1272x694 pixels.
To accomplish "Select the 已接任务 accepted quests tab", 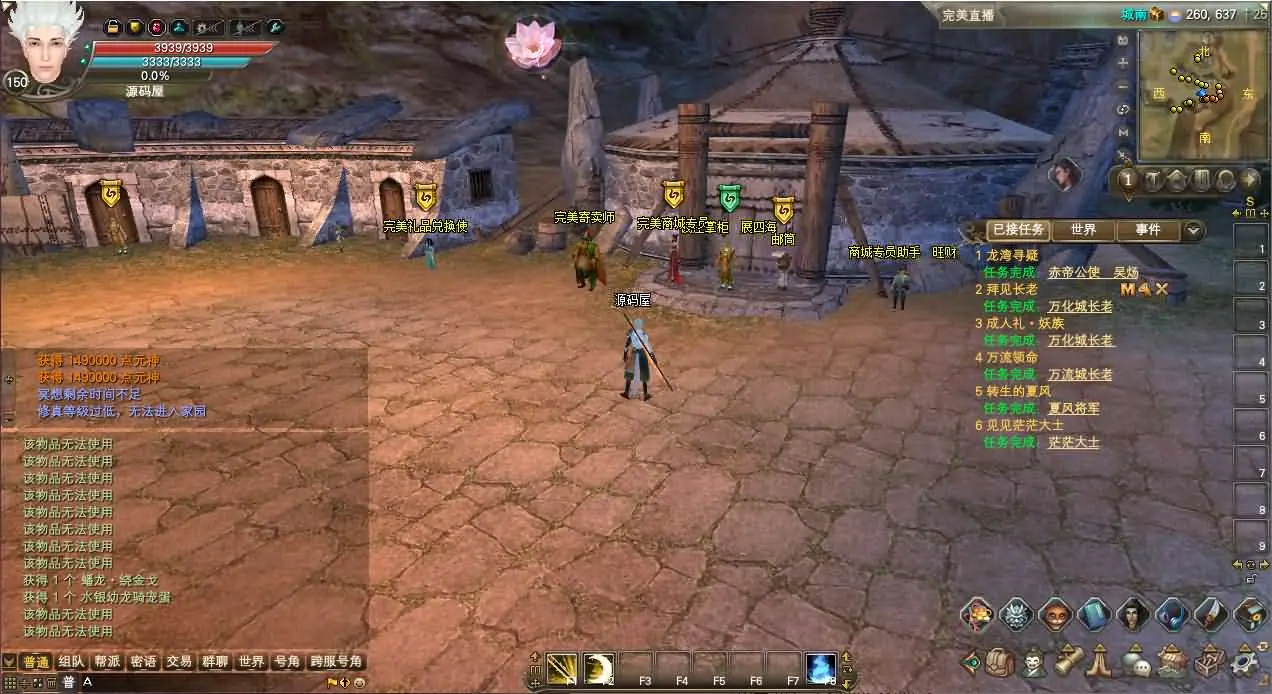I will tap(1018, 230).
